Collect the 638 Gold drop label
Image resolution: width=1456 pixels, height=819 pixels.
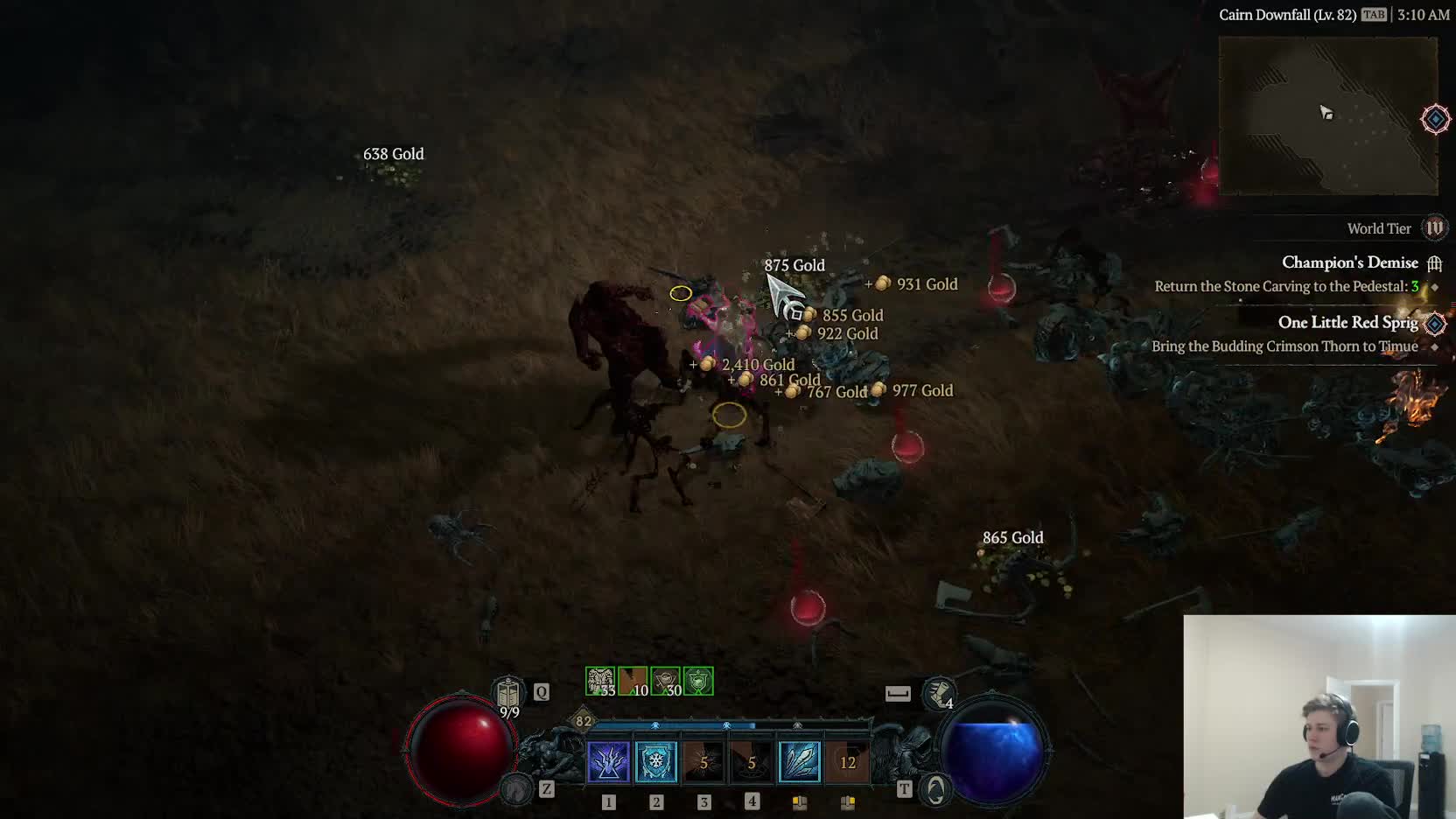(394, 155)
